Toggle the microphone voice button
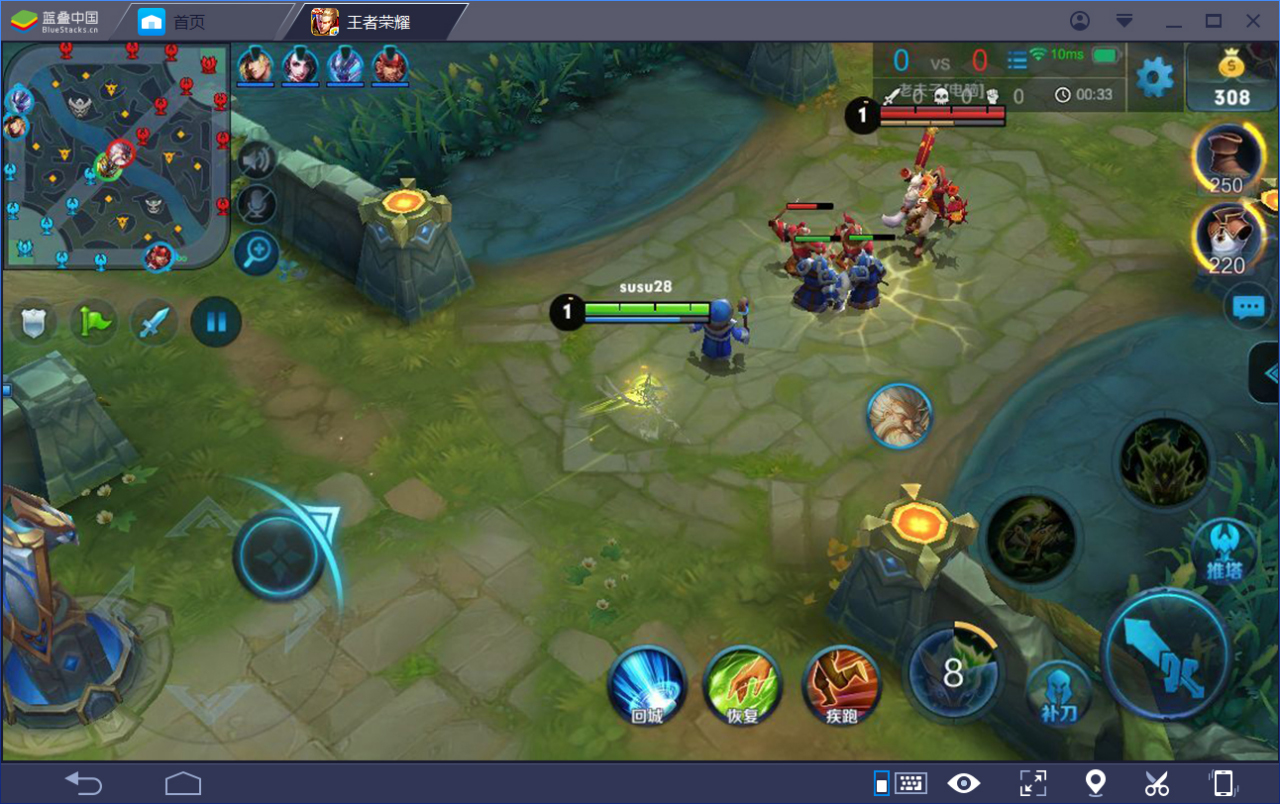 (256, 205)
